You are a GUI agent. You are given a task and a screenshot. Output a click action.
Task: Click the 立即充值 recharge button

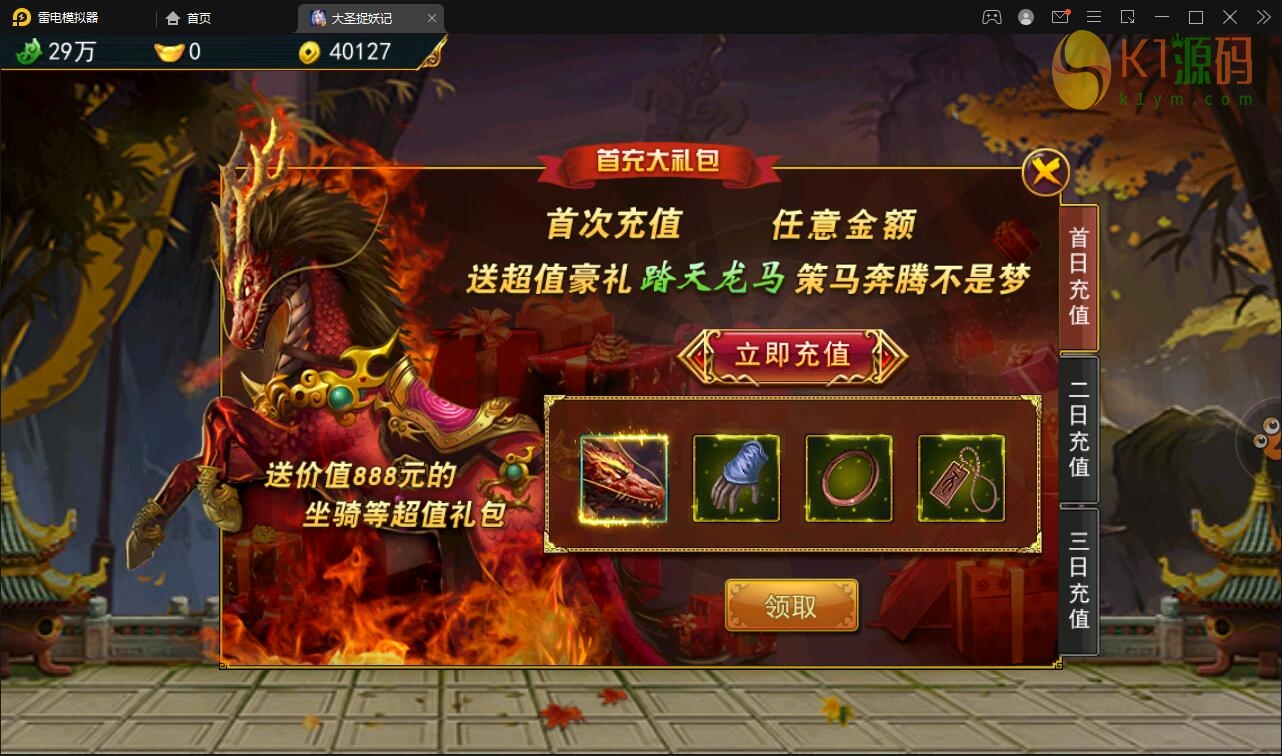pyautogui.click(x=793, y=356)
